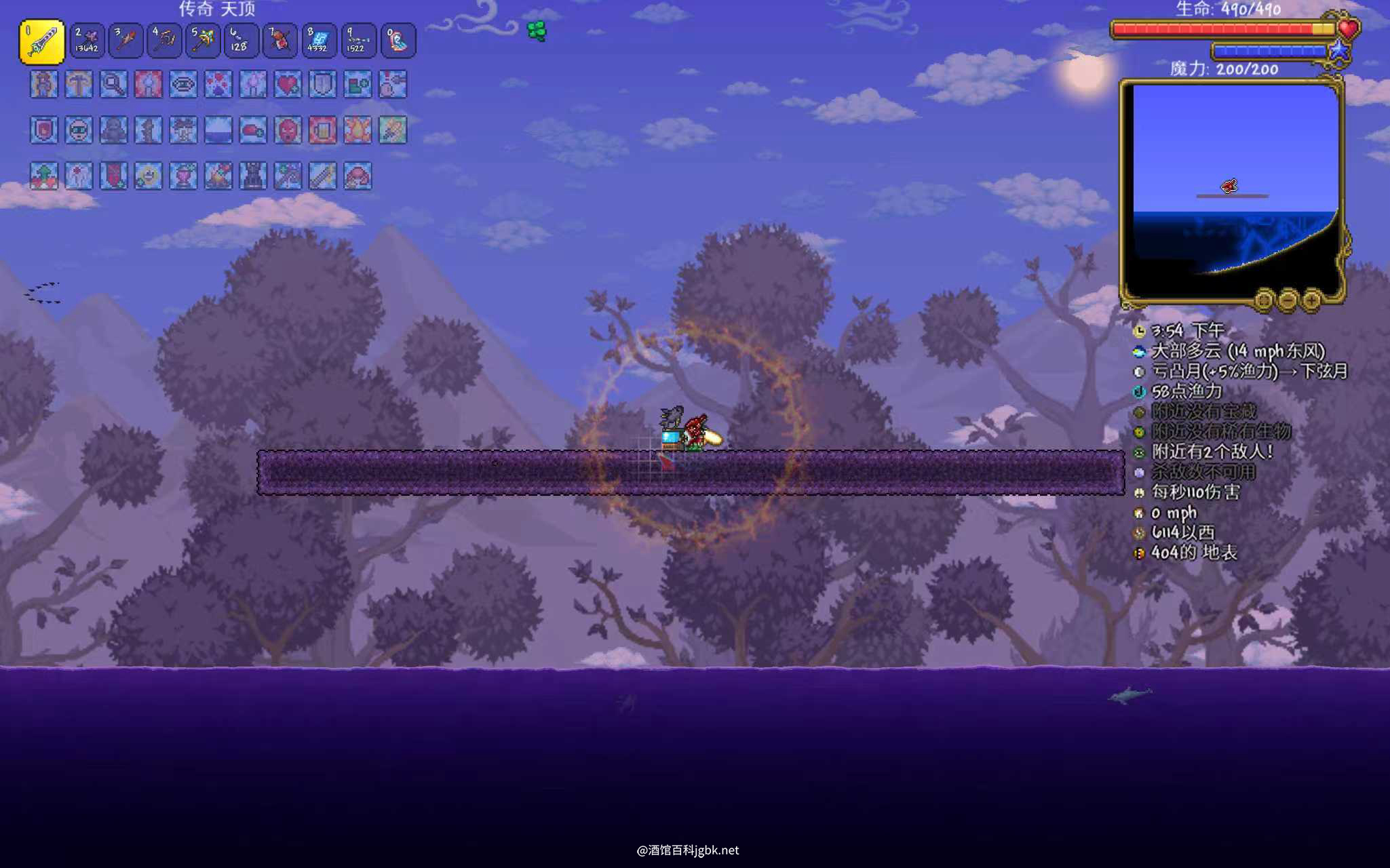Zoom out the minimap with the minus button
1390x868 pixels.
[x=1288, y=299]
